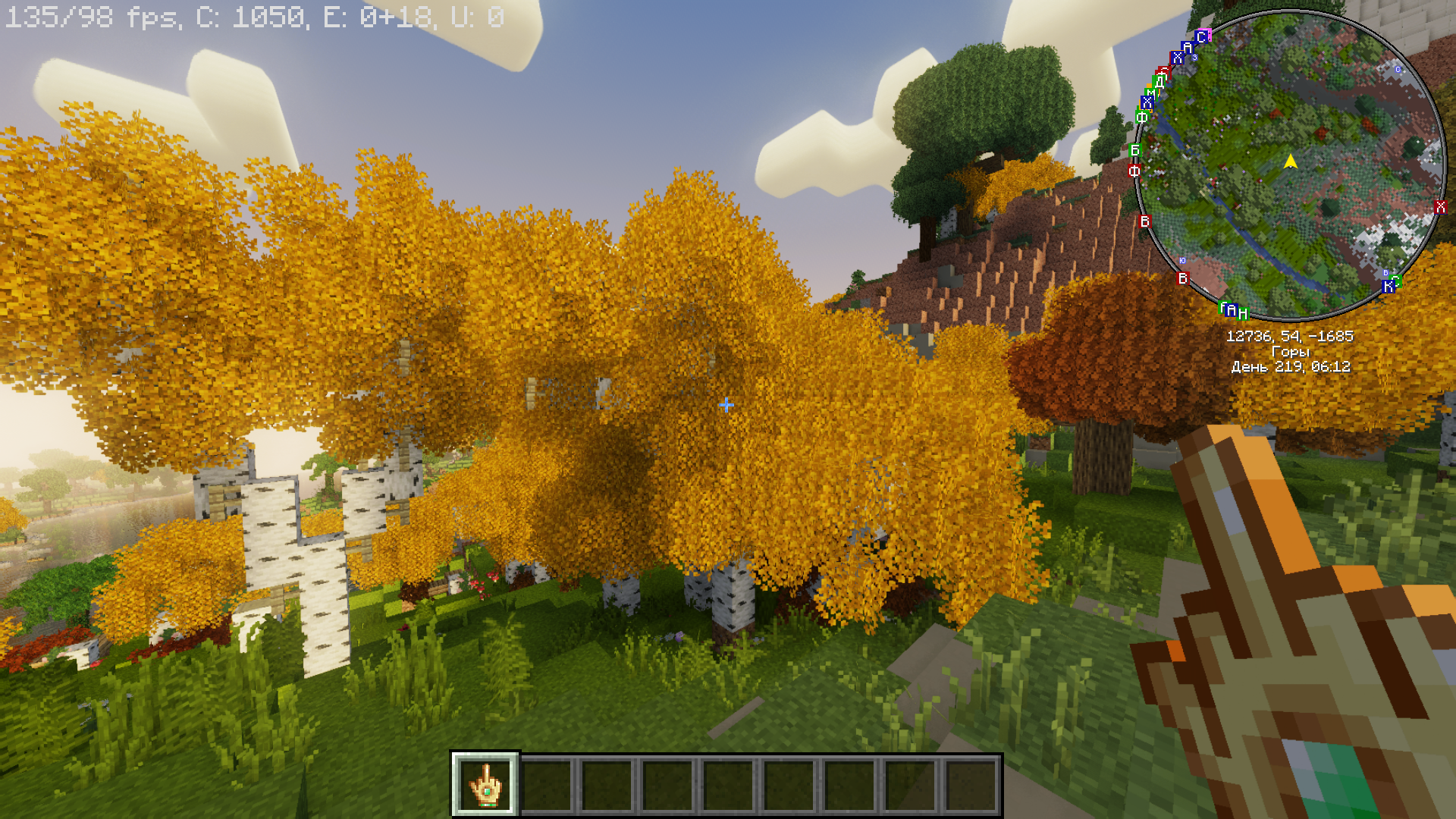The image size is (1456, 819).
Task: Click the green waypoint "Ф" on the minimap edge
Action: click(1143, 116)
